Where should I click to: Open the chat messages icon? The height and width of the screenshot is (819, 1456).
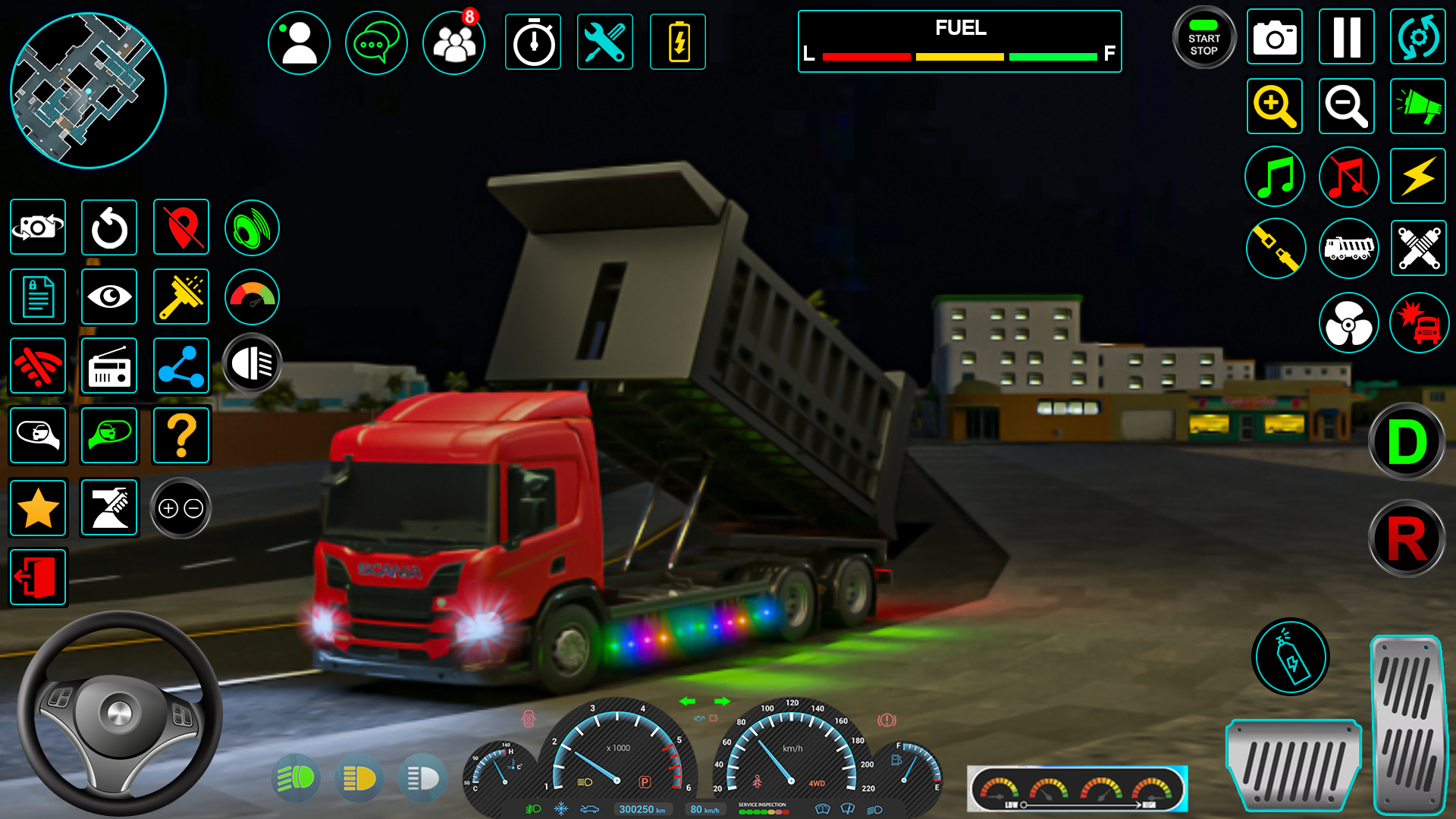point(377,42)
